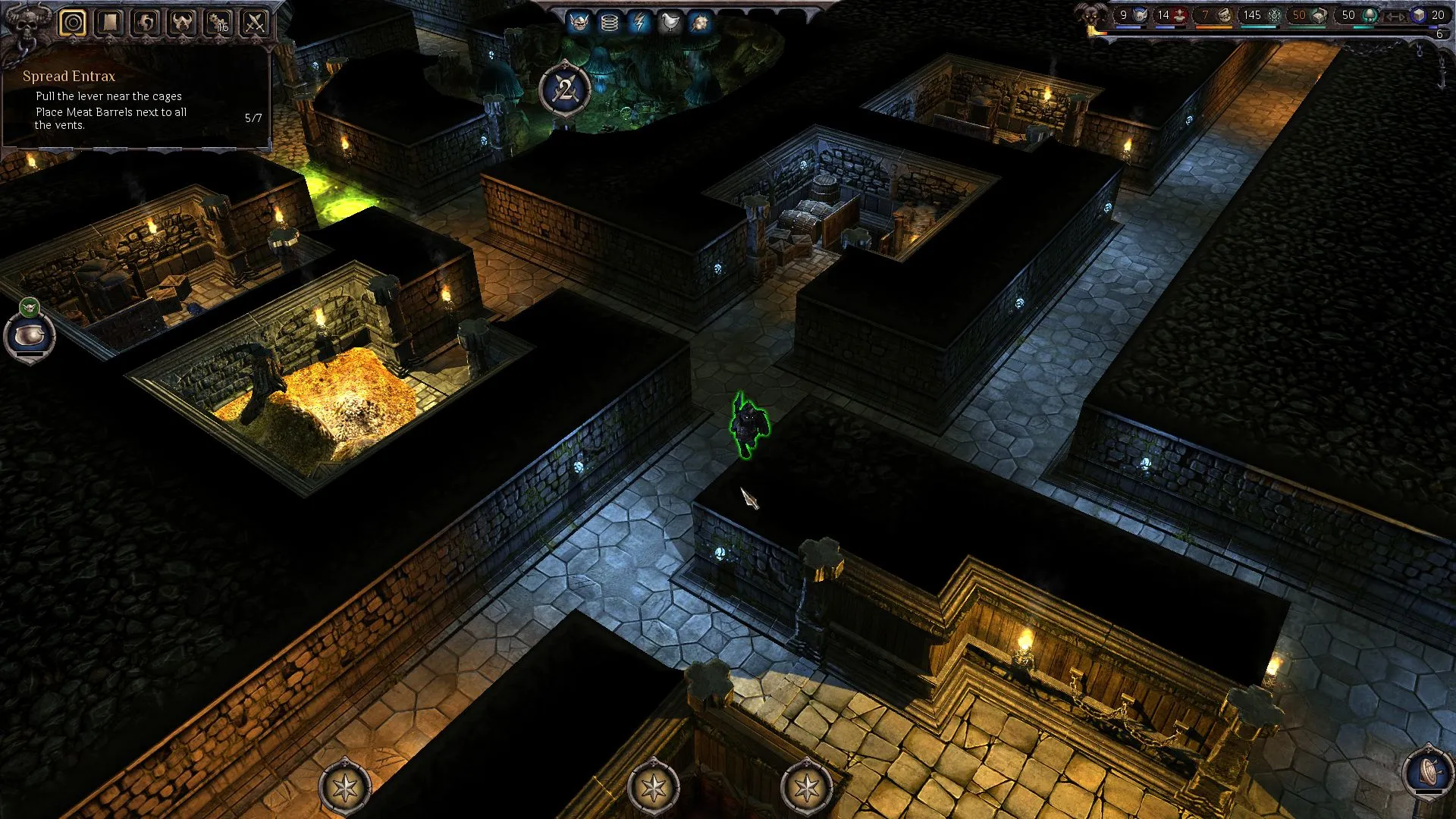Use the chicken ability icon
Viewport: 1456px width, 819px height.
coord(670,23)
